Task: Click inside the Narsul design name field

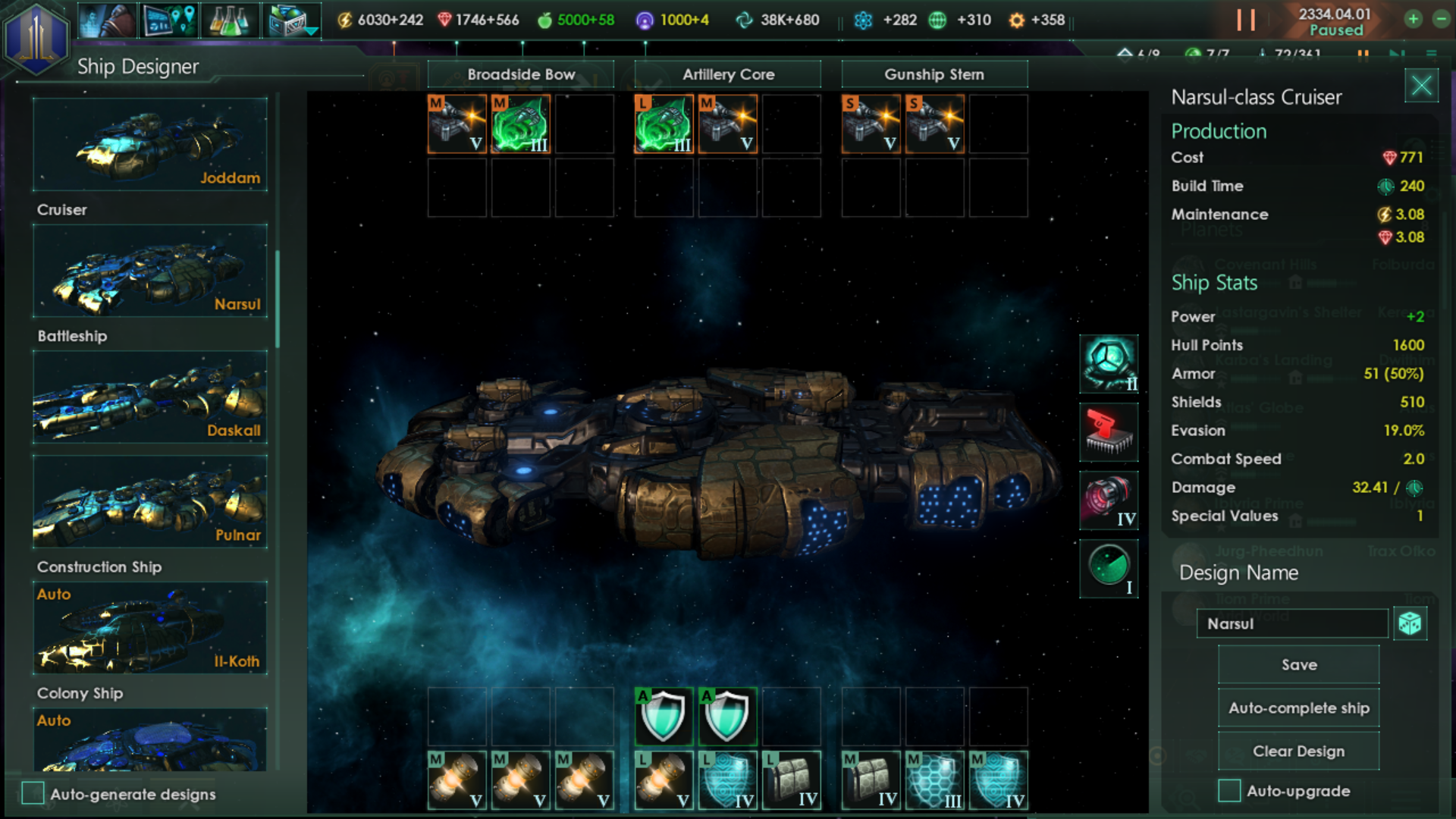Action: tap(1291, 623)
